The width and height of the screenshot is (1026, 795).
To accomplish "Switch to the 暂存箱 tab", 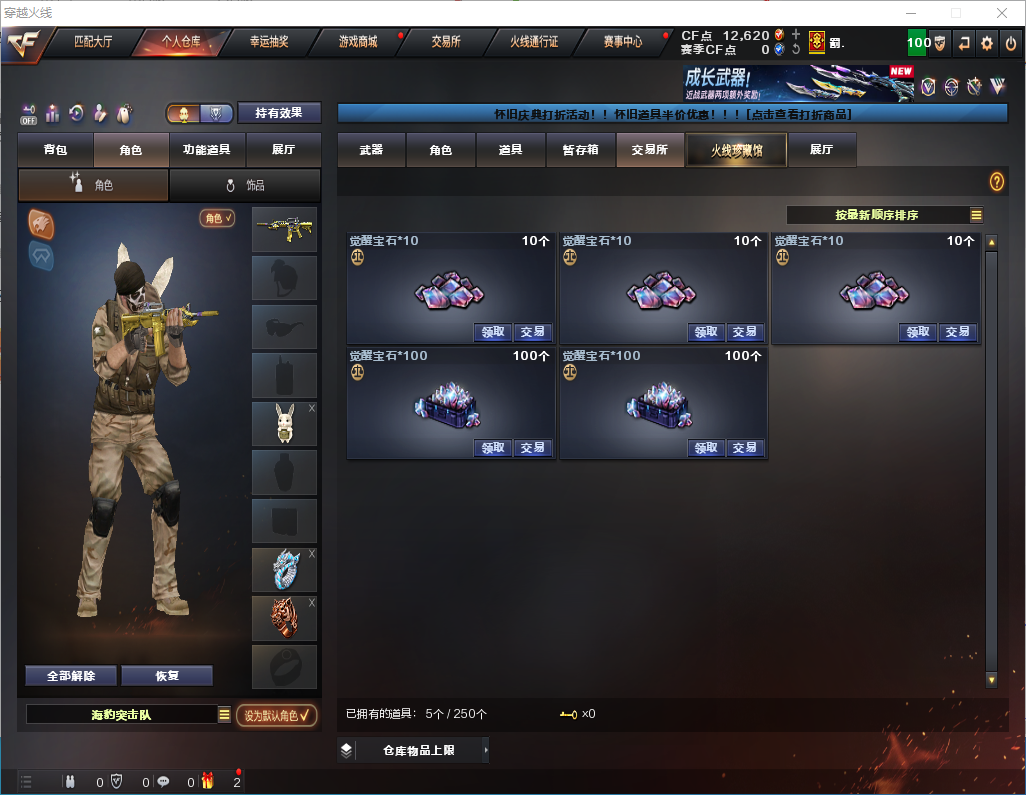I will [x=580, y=150].
